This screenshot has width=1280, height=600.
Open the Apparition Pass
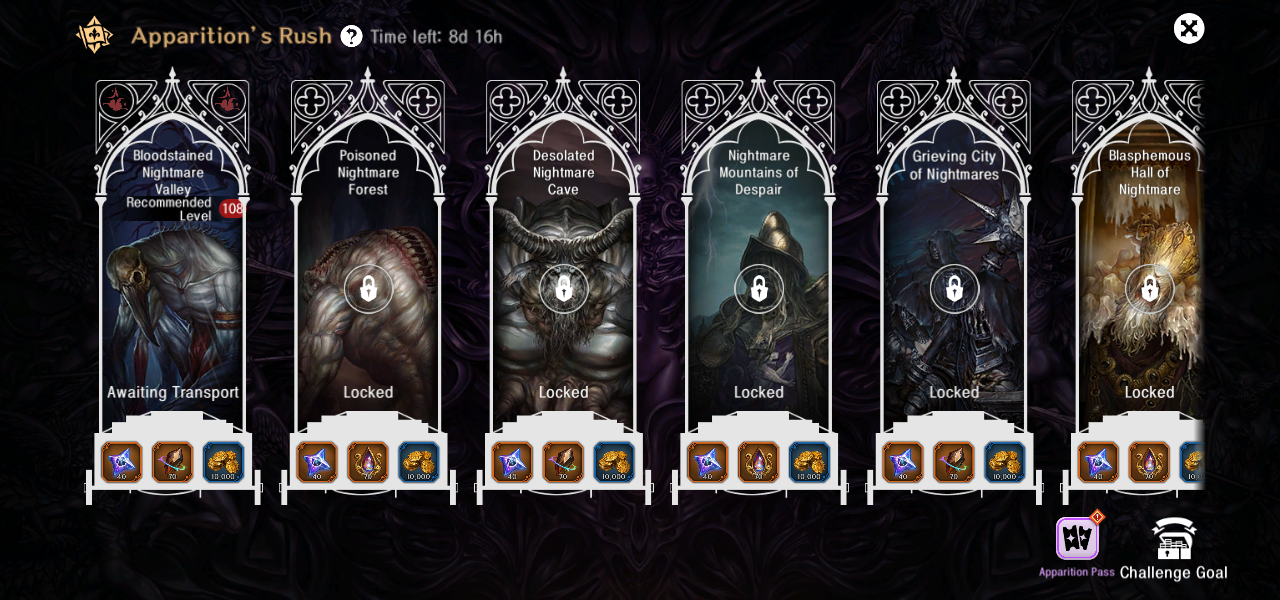pyautogui.click(x=1077, y=540)
